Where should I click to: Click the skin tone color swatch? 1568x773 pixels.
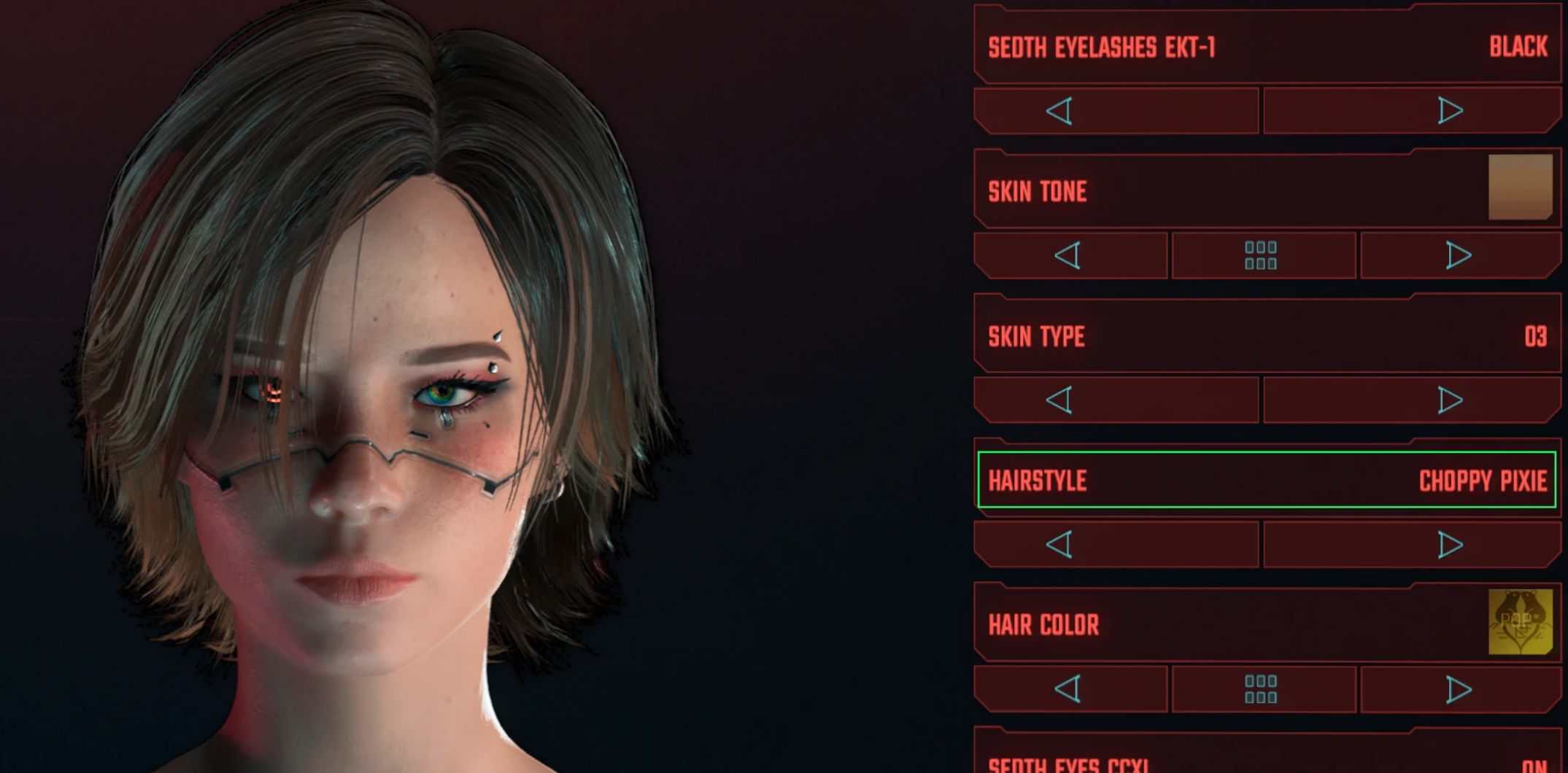[x=1520, y=187]
